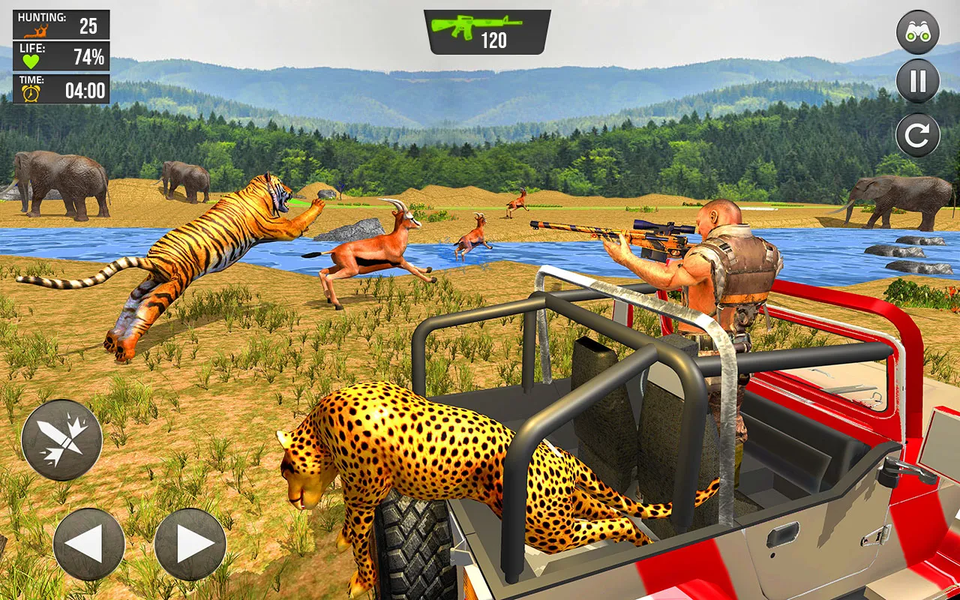Steer right with the right arrow
This screenshot has height=600, width=960.
click(x=190, y=544)
